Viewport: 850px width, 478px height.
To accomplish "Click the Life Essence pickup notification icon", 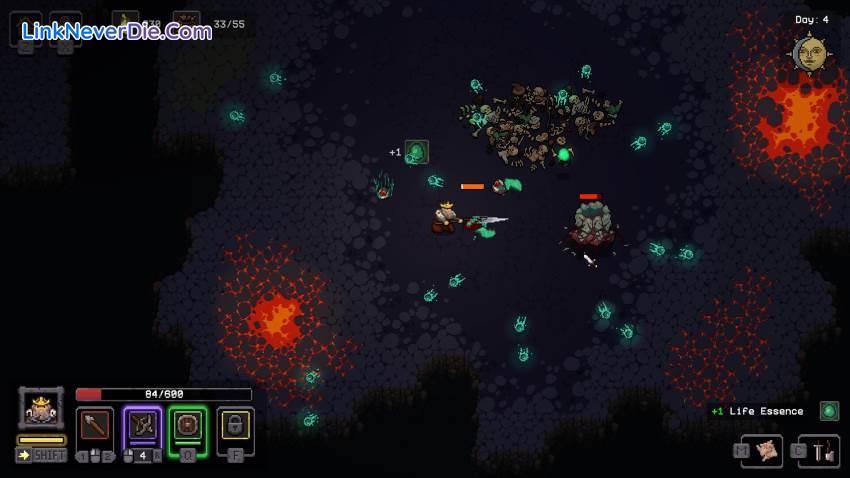I will click(x=829, y=411).
